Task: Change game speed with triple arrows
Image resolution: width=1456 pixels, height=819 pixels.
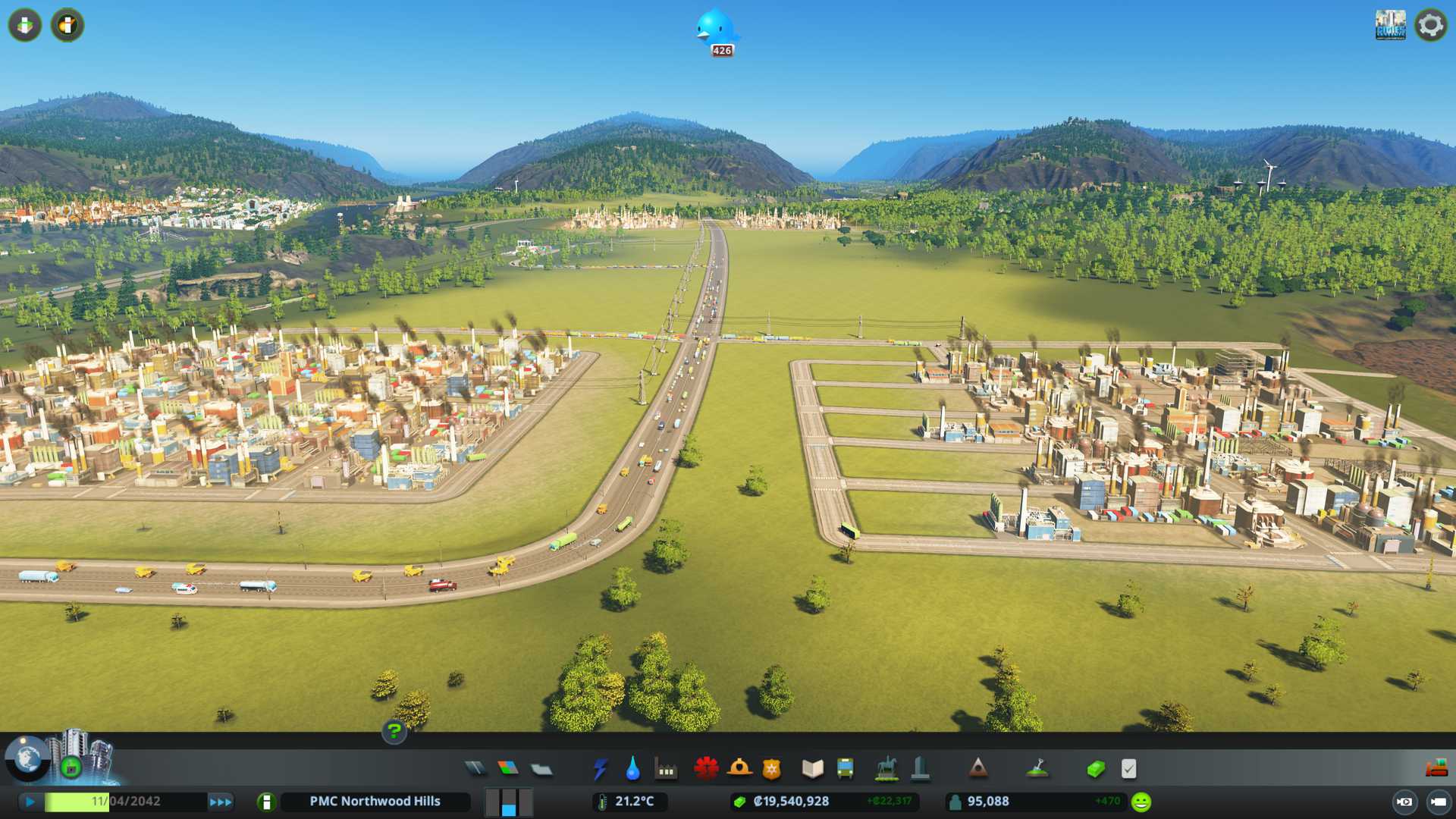Action: coord(221,802)
